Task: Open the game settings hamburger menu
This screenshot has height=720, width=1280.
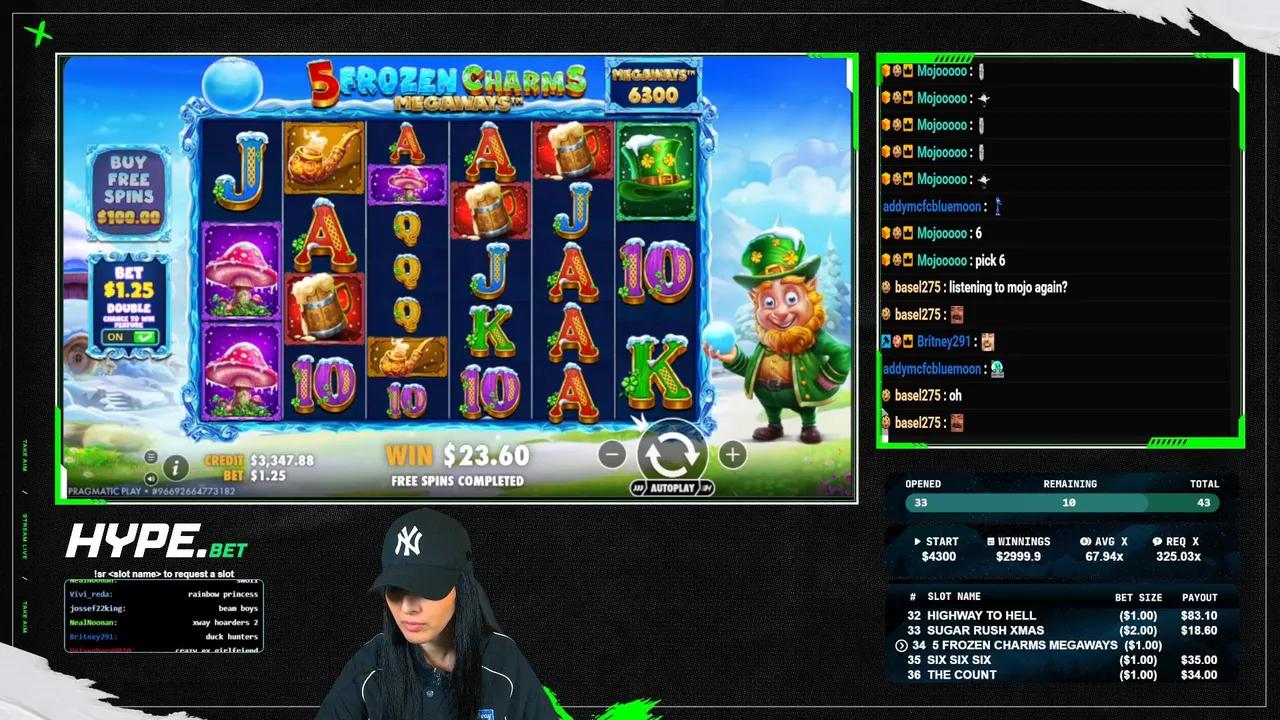Action: click(150, 457)
